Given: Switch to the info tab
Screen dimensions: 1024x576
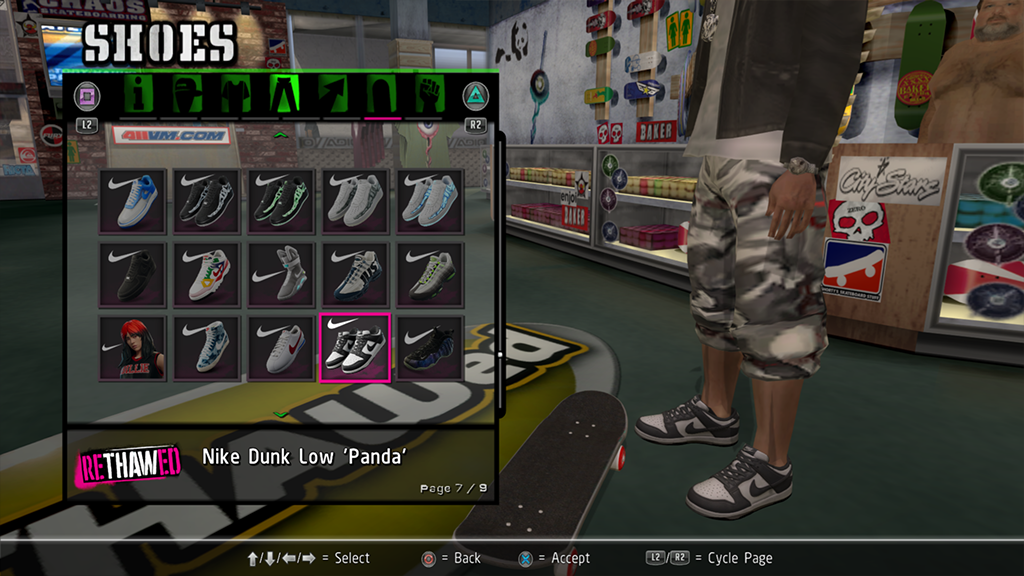Looking at the screenshot, I should (136, 96).
